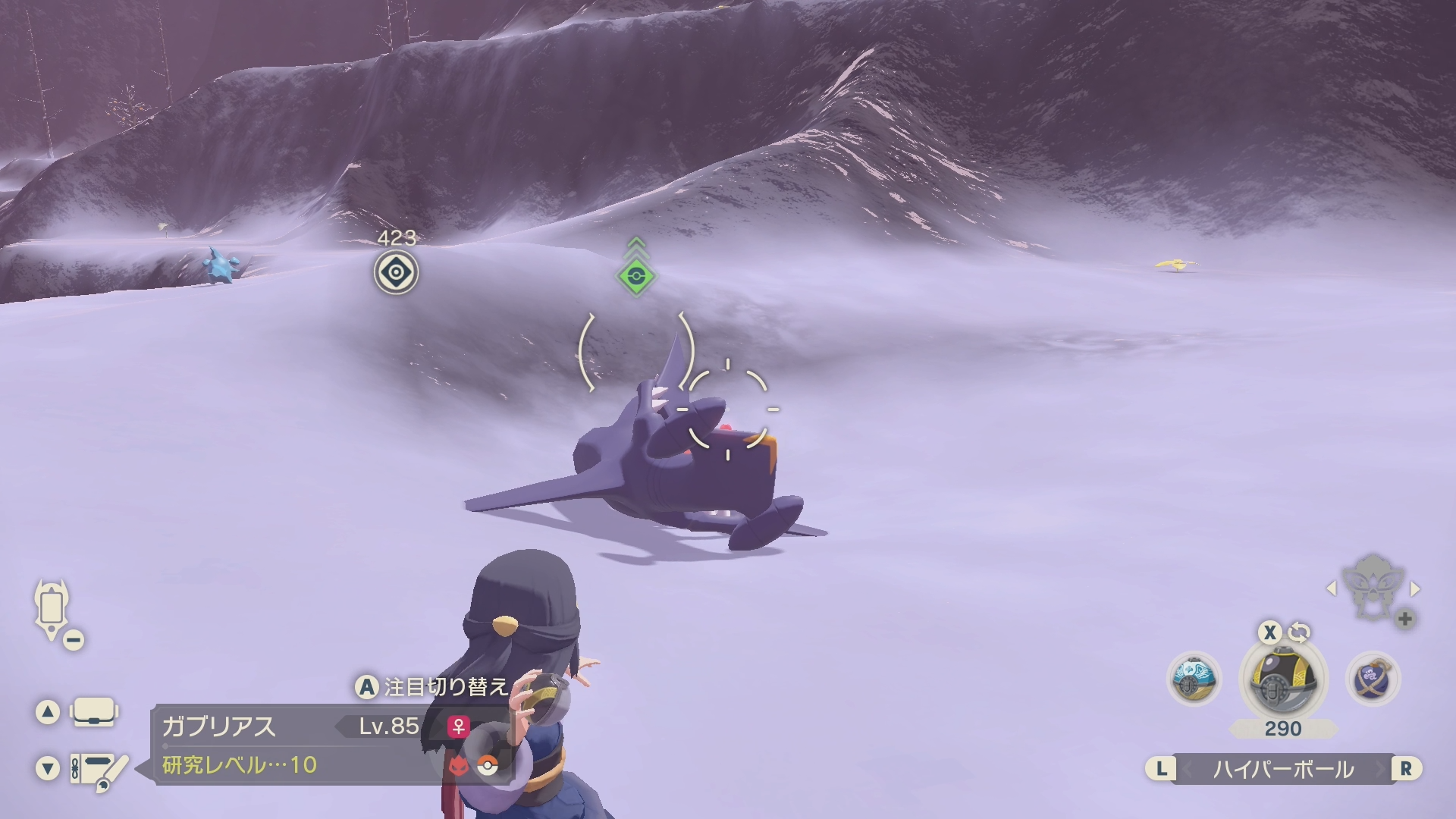Select the Hyper Ball in the item wheel

1283,679
